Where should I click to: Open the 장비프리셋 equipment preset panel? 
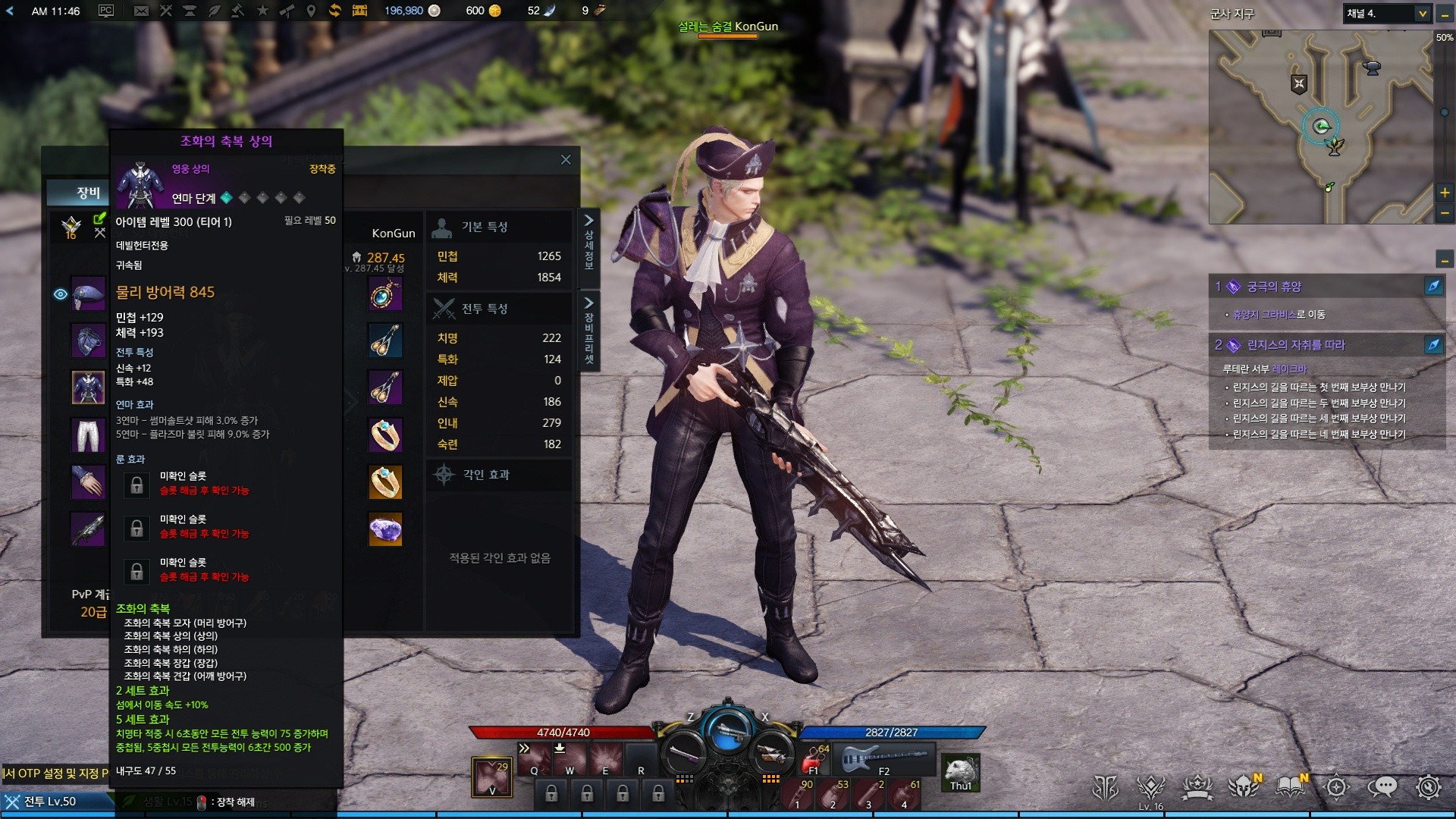(x=588, y=331)
